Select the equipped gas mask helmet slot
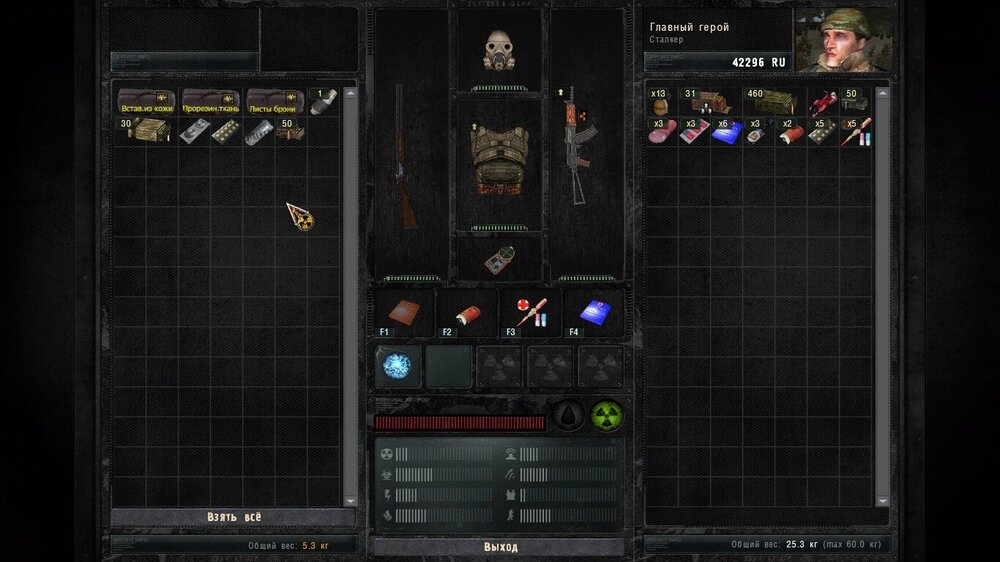 coord(498,49)
